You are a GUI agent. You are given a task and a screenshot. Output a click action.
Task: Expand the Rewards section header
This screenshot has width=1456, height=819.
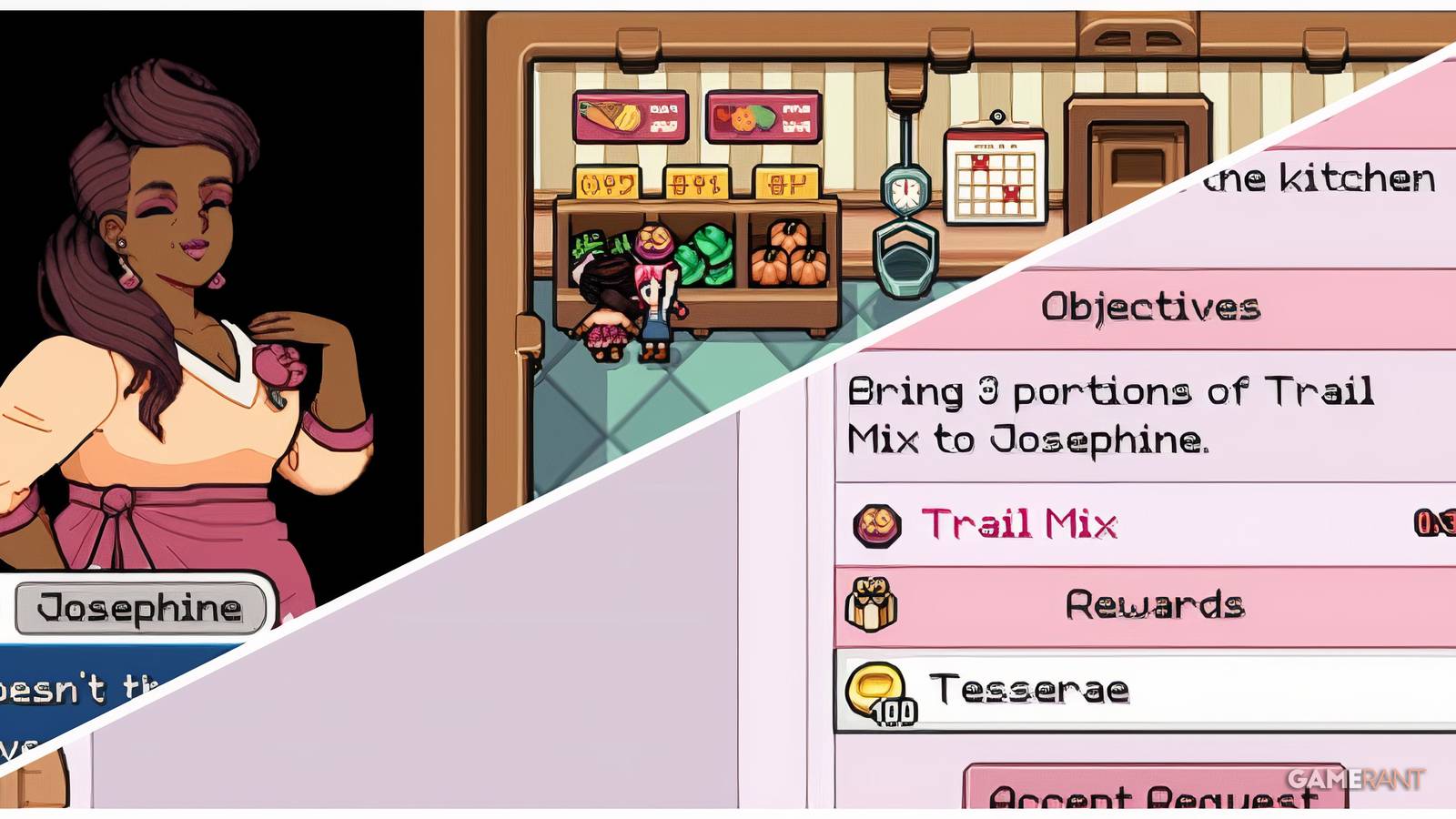(1156, 601)
